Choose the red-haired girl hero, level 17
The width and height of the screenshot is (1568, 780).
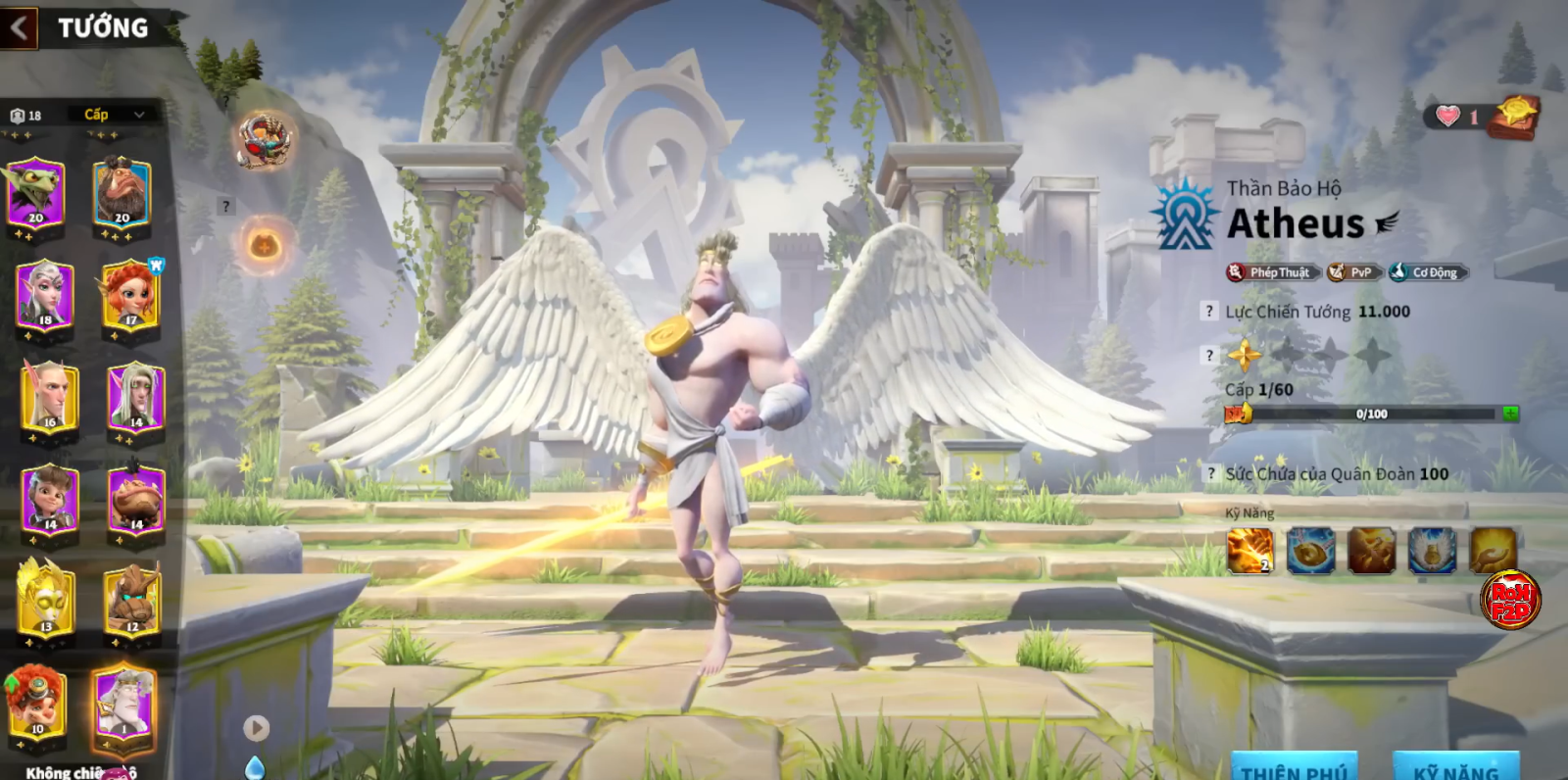tap(130, 294)
